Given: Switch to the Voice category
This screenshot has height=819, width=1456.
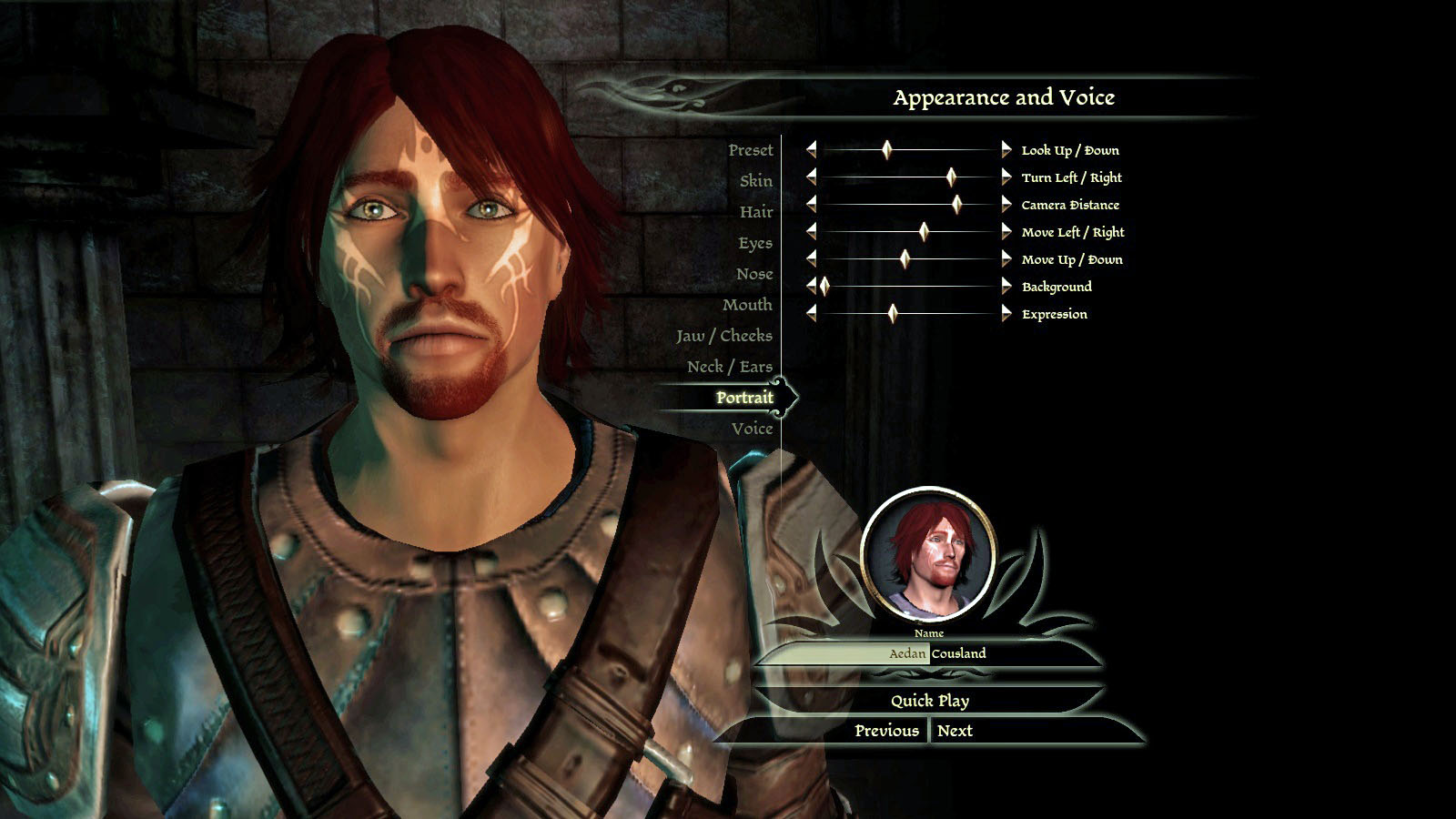Looking at the screenshot, I should [x=752, y=429].
